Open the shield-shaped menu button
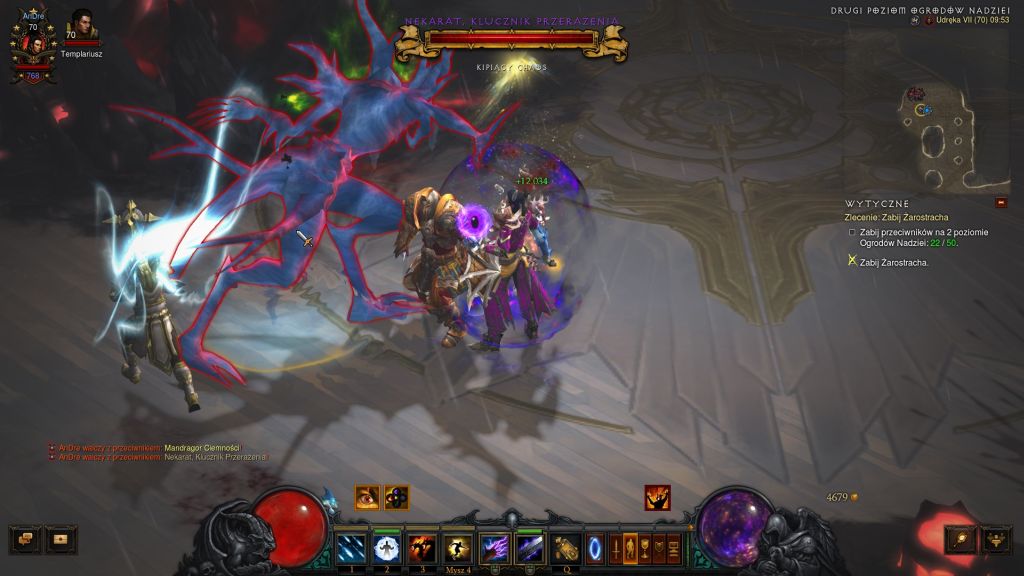Screen dimensions: 1024x576 click(x=659, y=548)
